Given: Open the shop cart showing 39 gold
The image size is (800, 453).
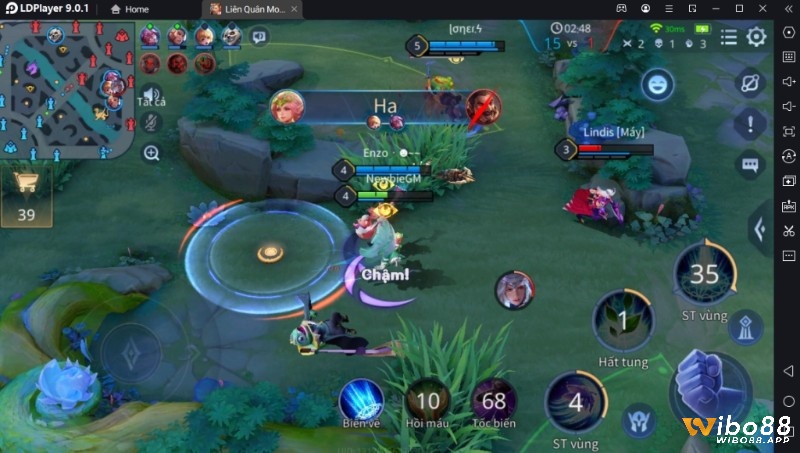Looking at the screenshot, I should (26, 190).
